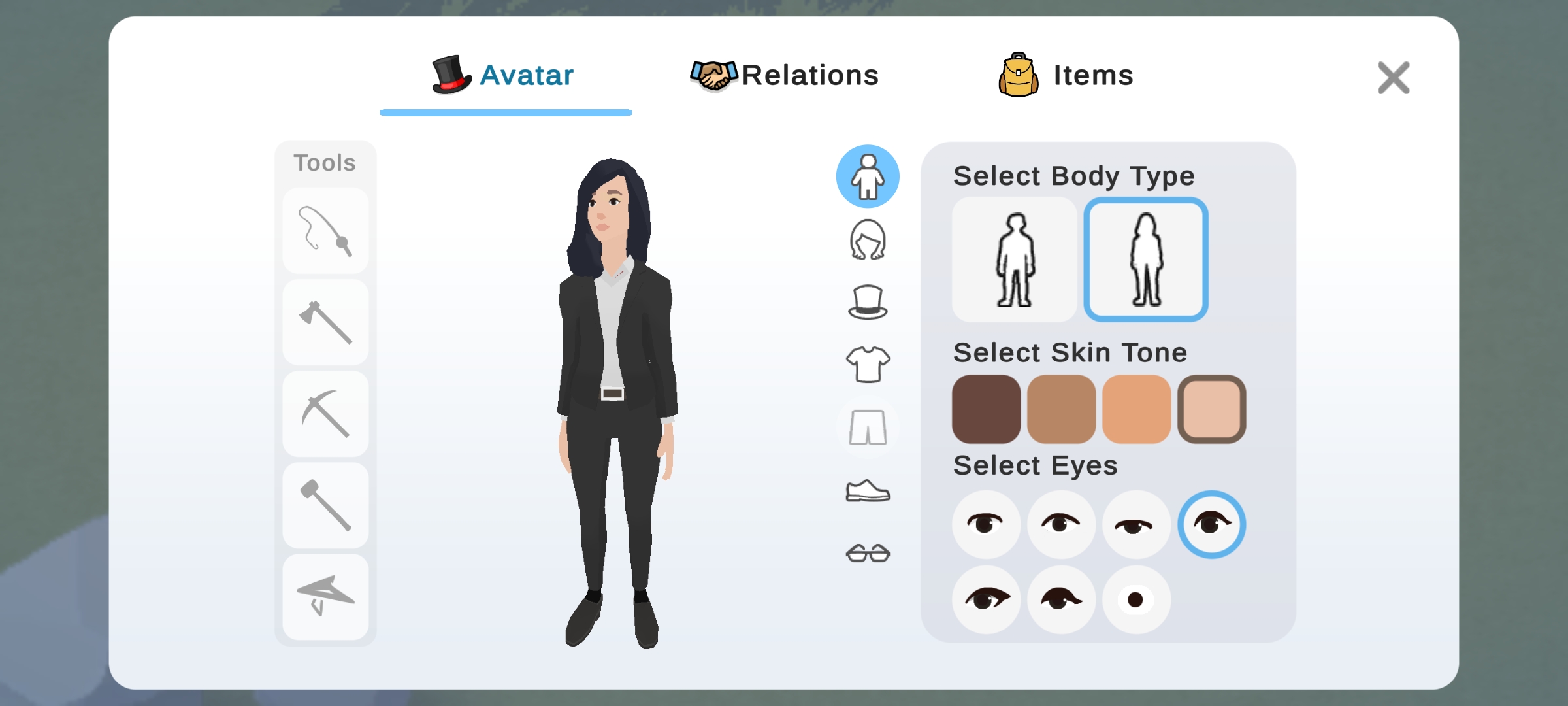1568x706 pixels.
Task: Choose the masculine body type
Action: (x=1015, y=260)
